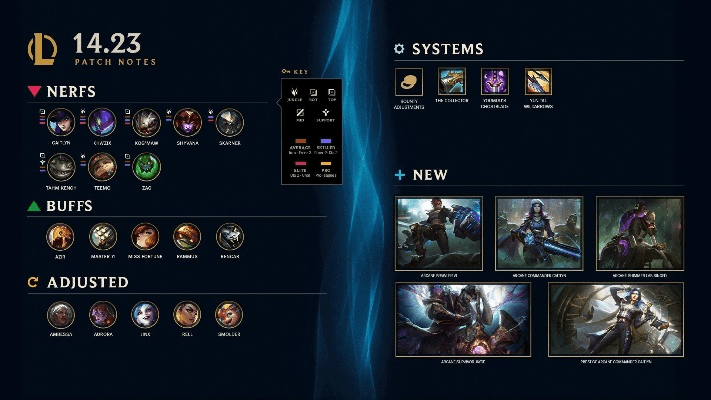Open the Prestige Arcane Commander Caitlyn thumbnail
Viewport: 711px width, 400px height.
616,318
